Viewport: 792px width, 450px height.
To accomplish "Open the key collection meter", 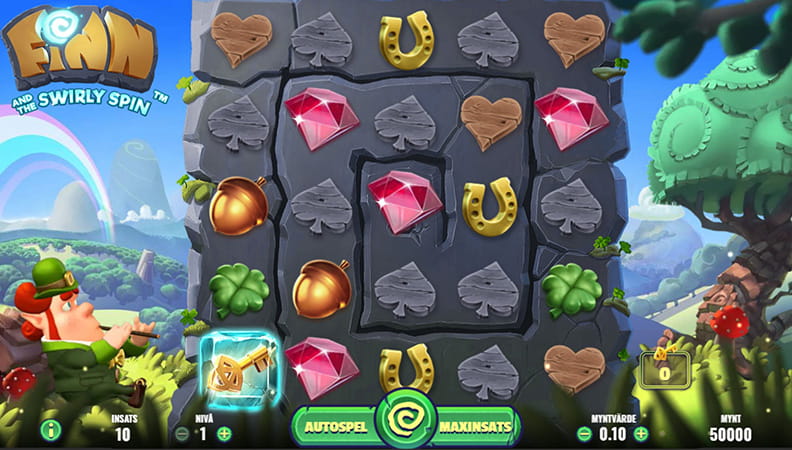I will 663,368.
